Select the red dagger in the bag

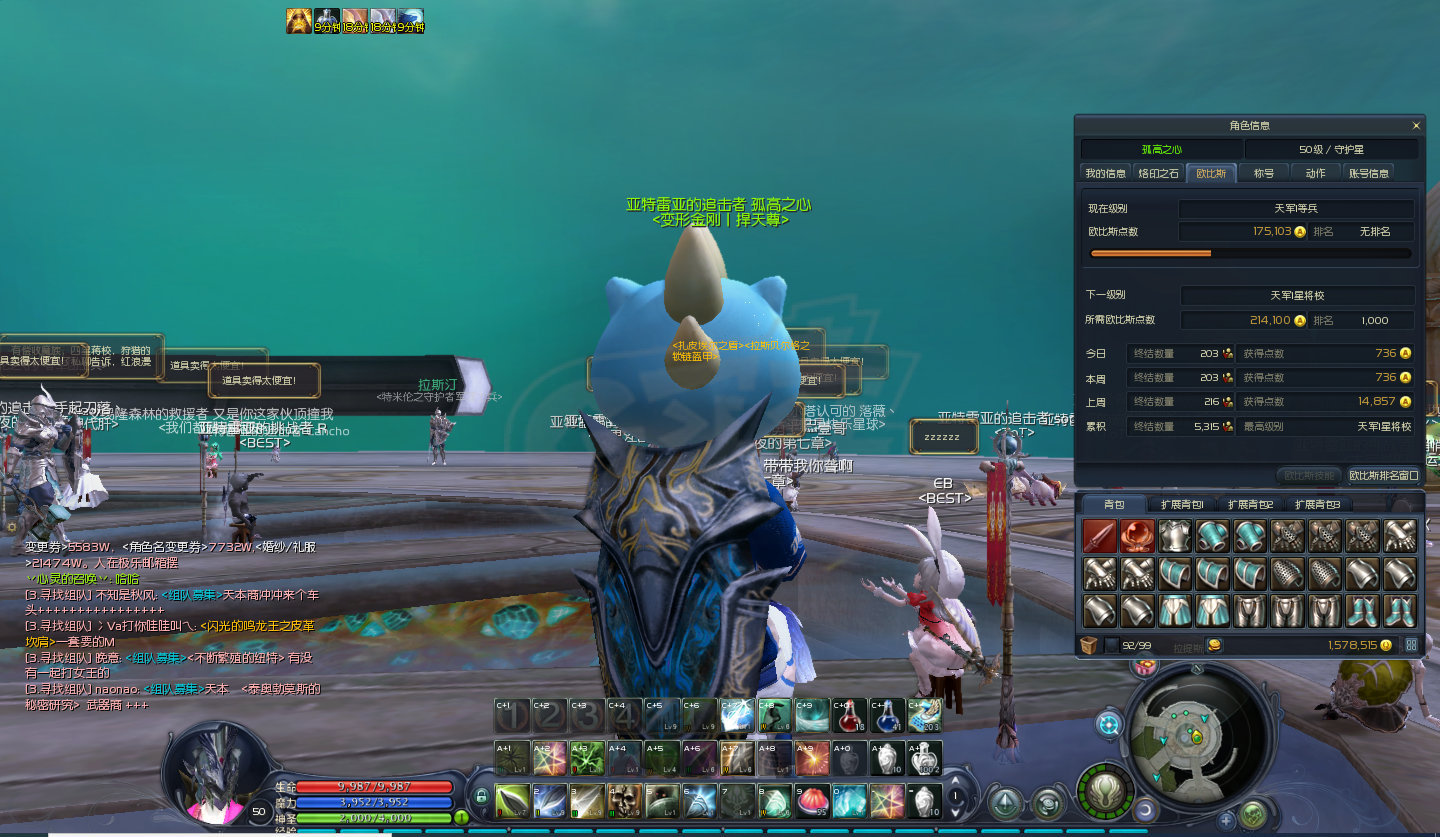point(1099,537)
